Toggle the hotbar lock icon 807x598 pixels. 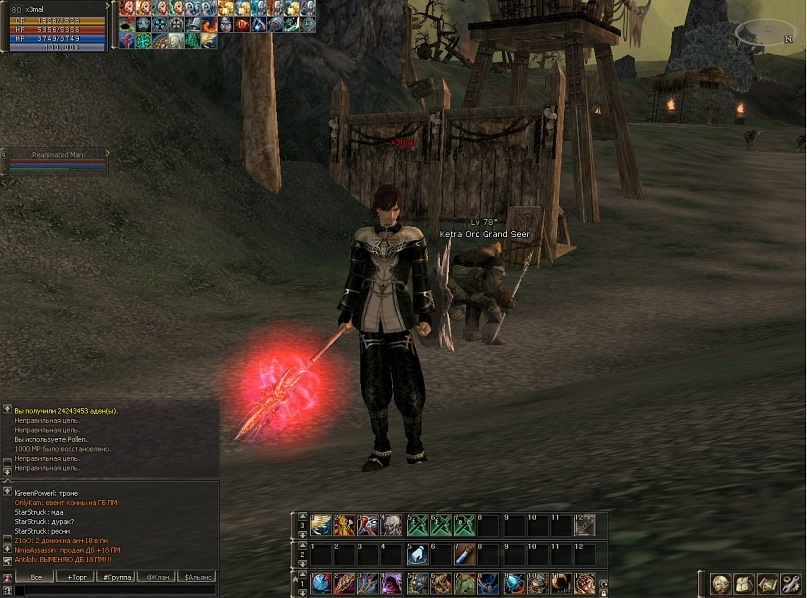(x=603, y=592)
